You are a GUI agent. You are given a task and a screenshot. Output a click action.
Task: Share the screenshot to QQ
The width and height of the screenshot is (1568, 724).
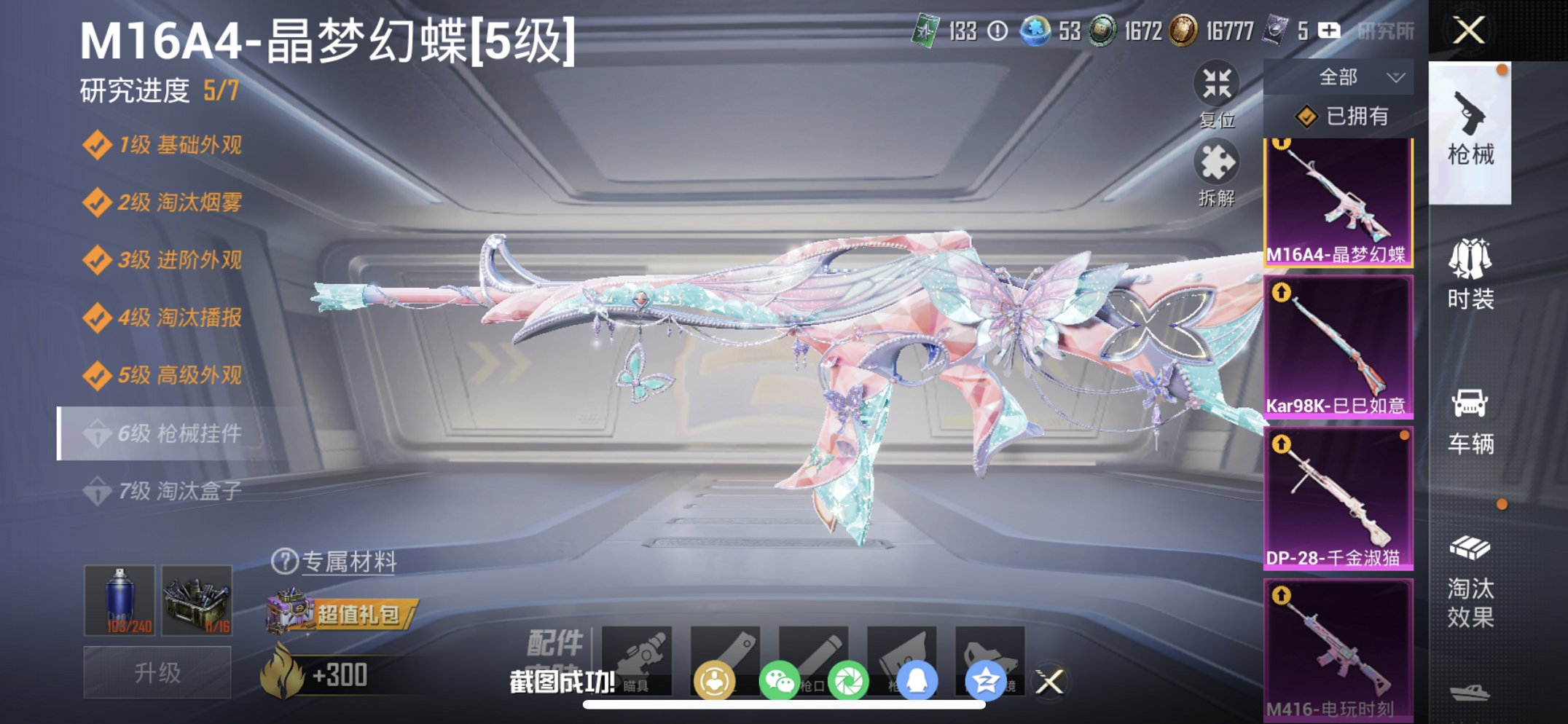coord(917,677)
